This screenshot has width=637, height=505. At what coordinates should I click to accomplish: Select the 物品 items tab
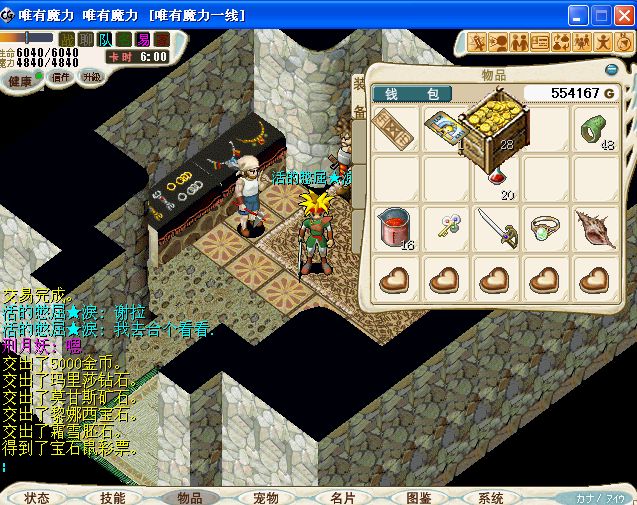click(x=189, y=497)
